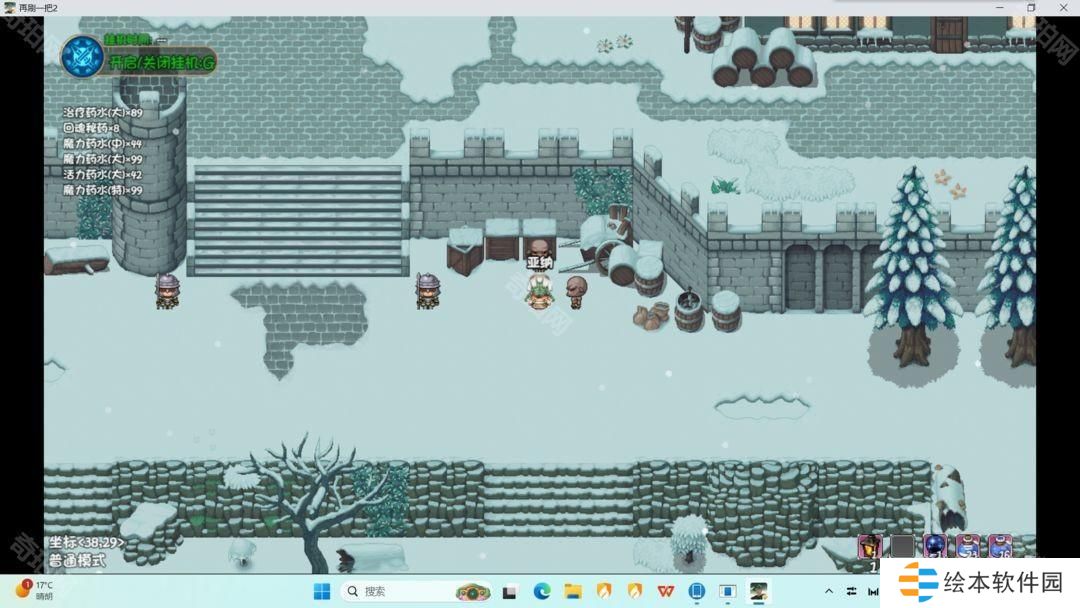Use the dark blue orb hotbar item

(934, 546)
